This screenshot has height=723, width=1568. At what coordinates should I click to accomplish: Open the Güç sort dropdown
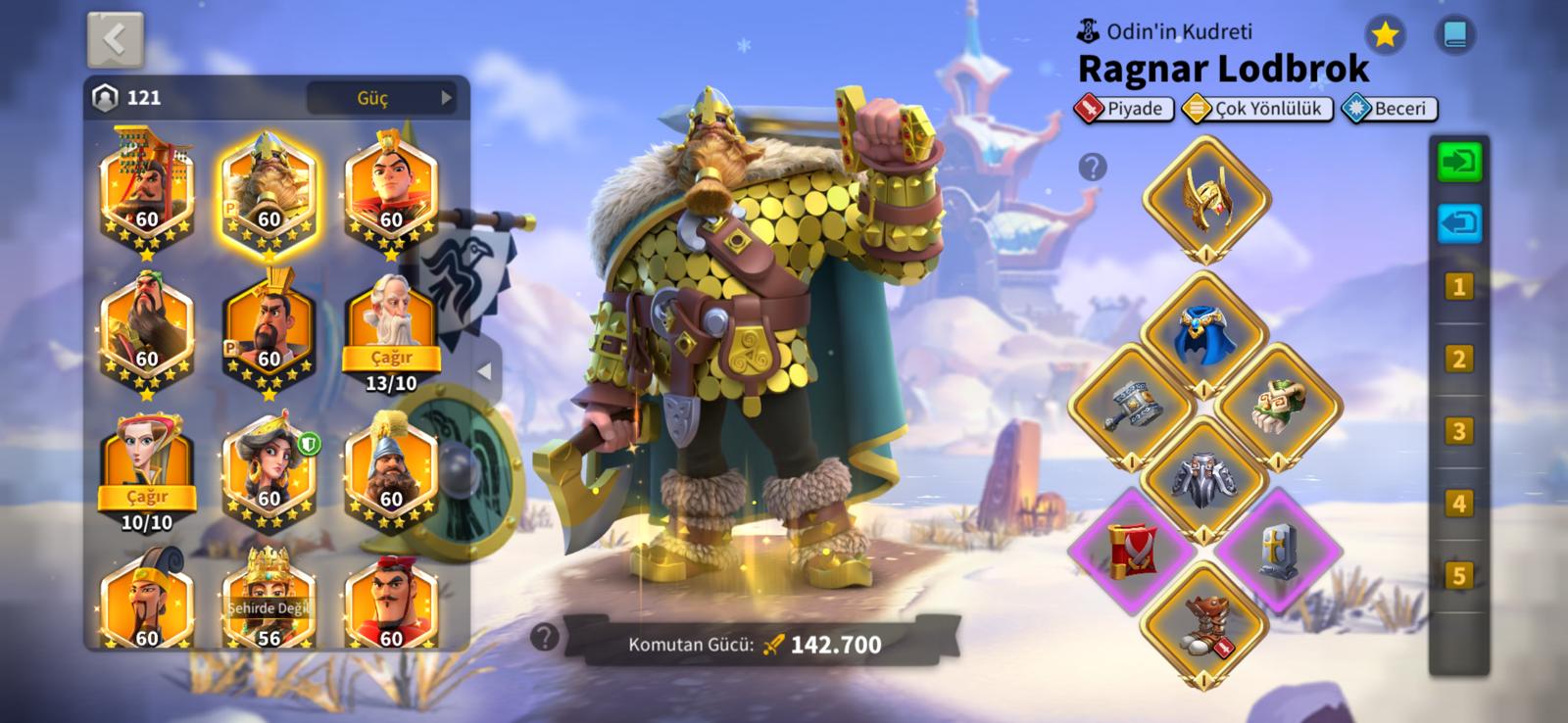coord(381,98)
